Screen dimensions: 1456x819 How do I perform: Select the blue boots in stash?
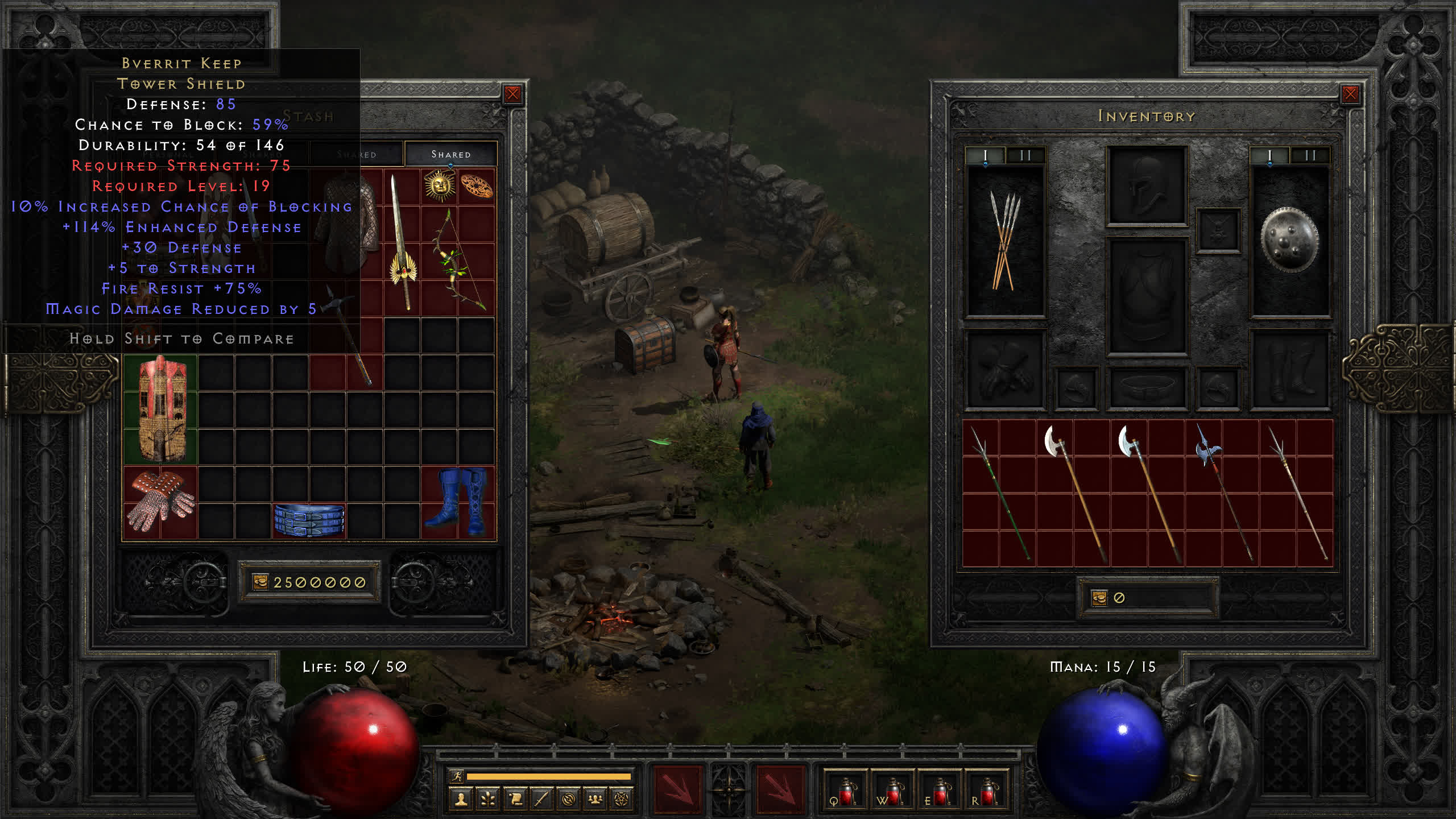(458, 502)
